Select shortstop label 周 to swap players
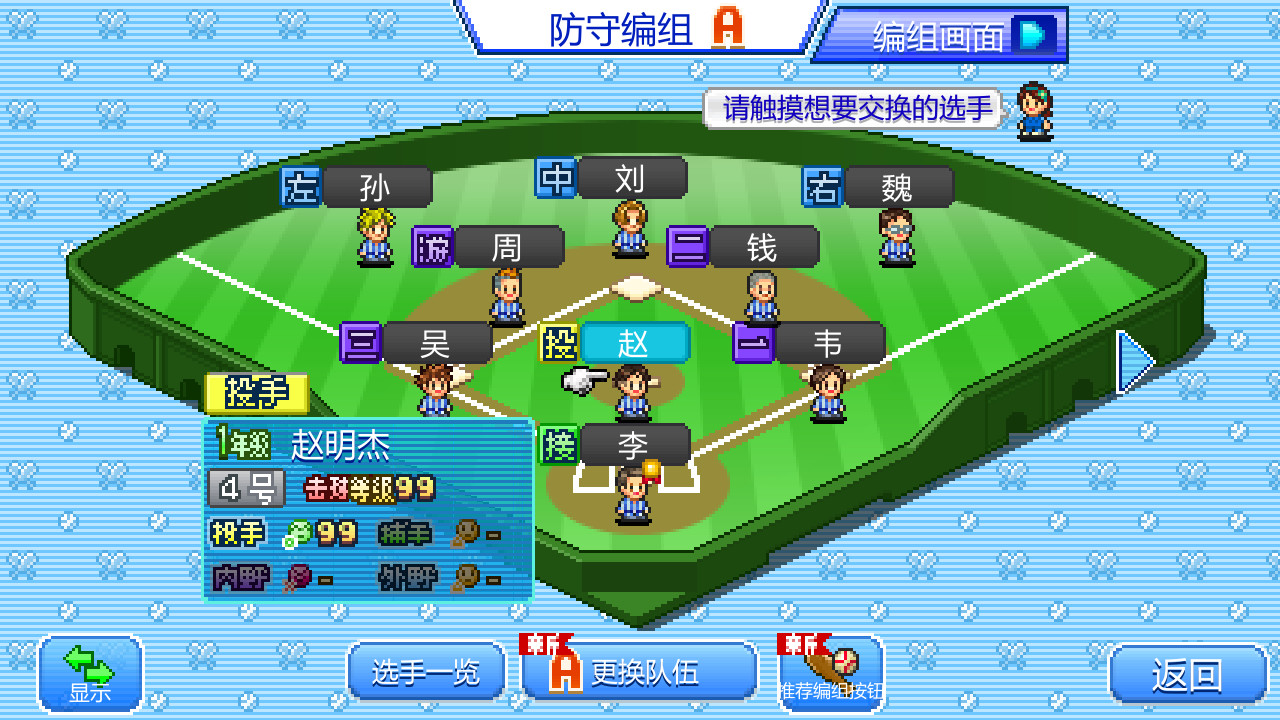Viewport: 1280px width, 720px height. click(x=508, y=246)
